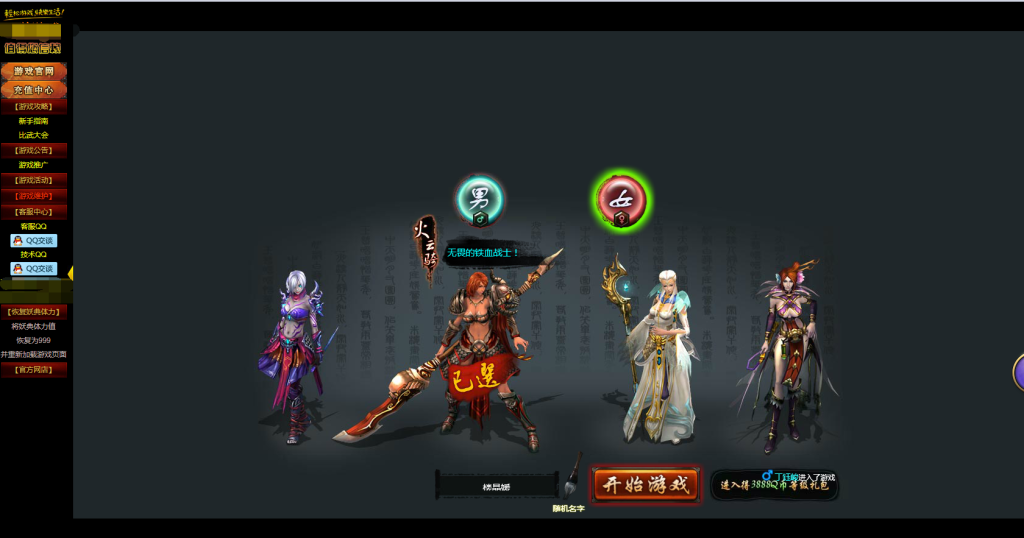1024x538 pixels.
Task: Pick the purple-haired character on the far left
Action: 294,355
